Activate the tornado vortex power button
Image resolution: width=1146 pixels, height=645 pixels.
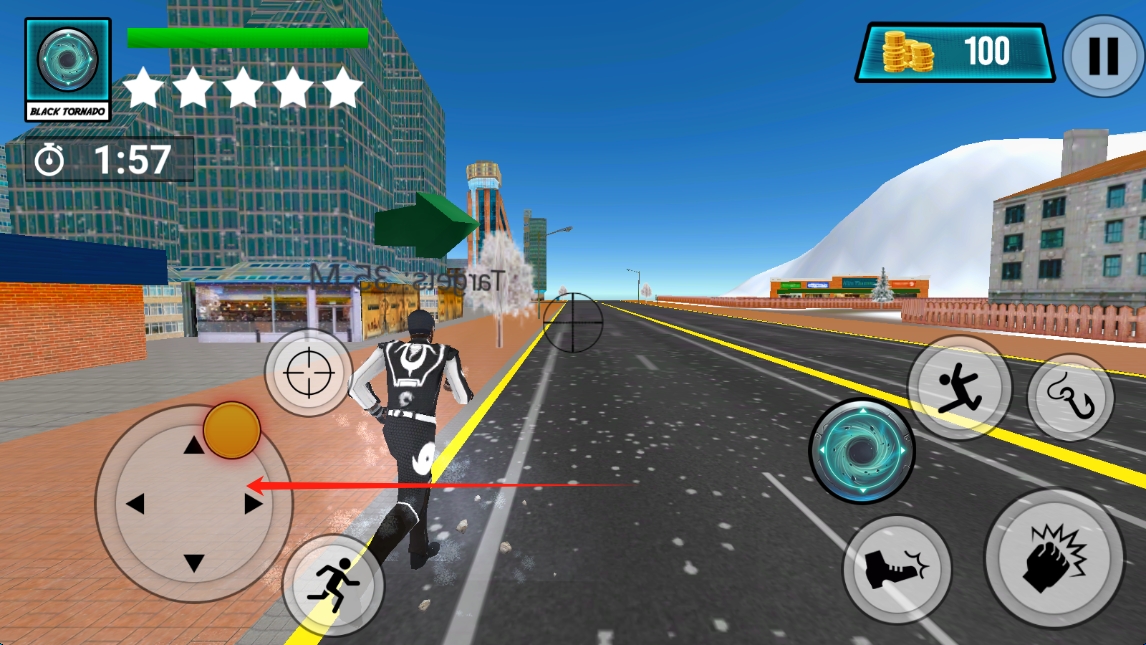point(861,451)
